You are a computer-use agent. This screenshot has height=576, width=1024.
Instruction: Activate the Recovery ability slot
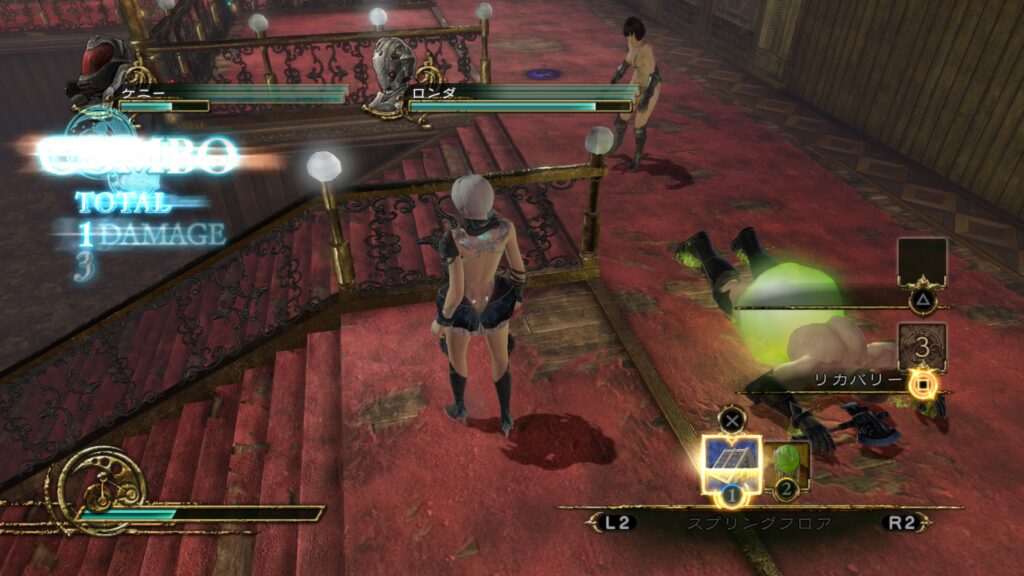921,348
